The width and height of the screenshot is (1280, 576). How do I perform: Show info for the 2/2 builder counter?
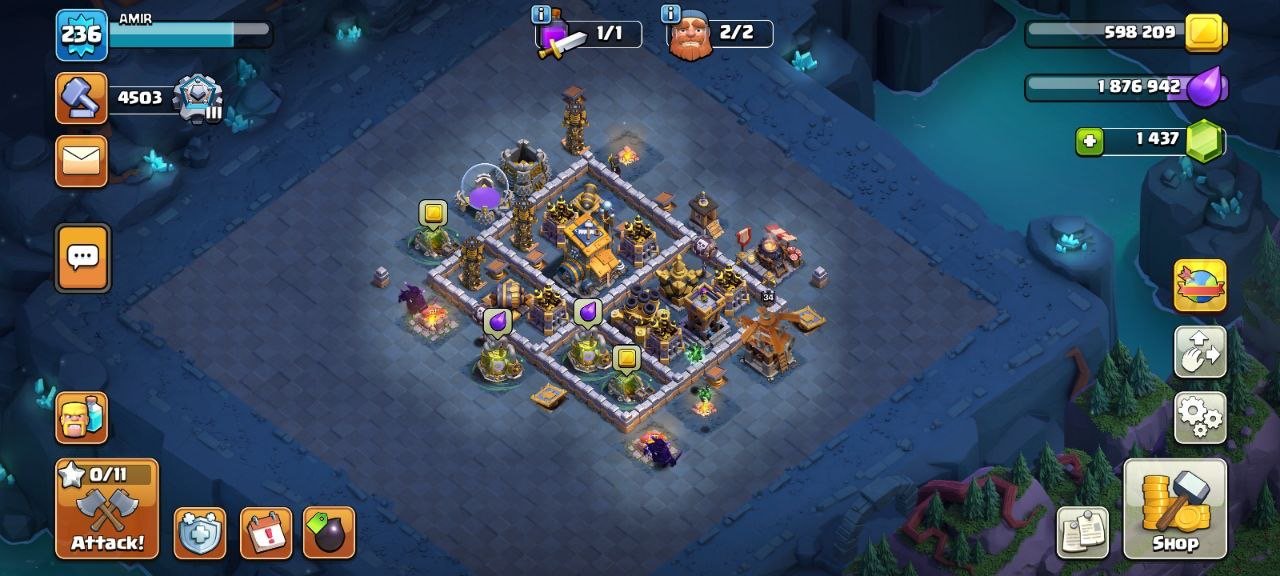(671, 14)
